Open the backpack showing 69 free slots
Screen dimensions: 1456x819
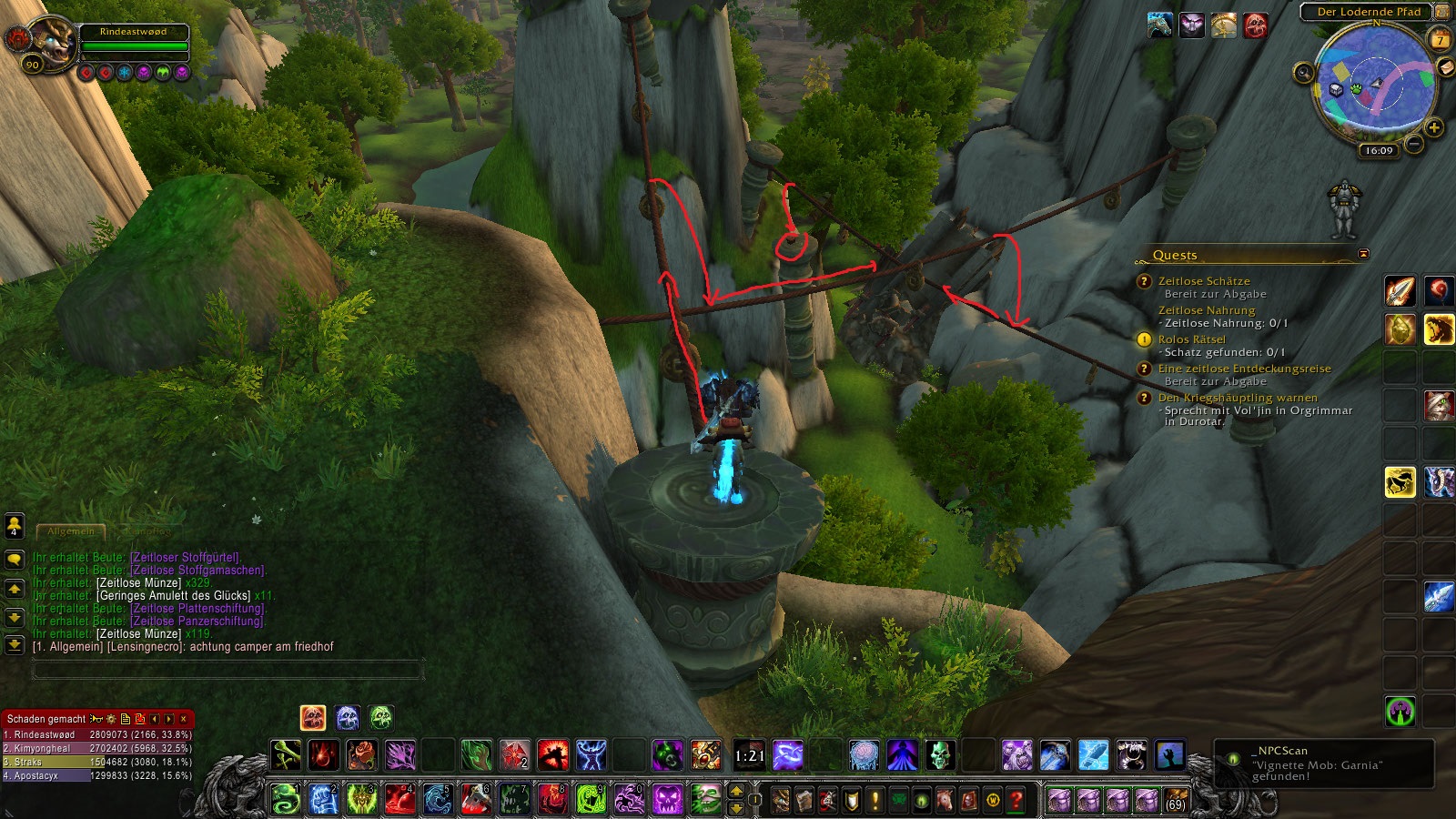pyautogui.click(x=1176, y=800)
